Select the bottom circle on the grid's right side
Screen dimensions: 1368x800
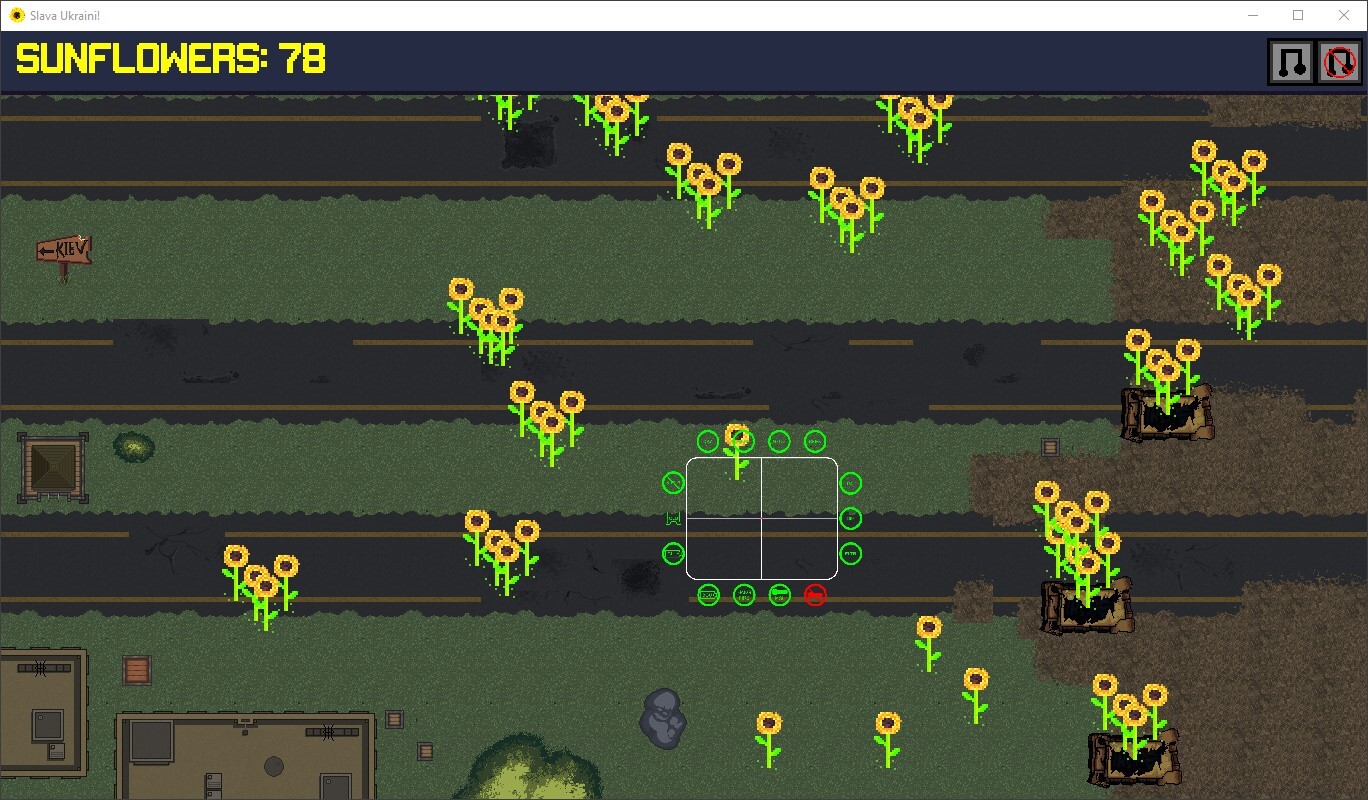(x=849, y=553)
